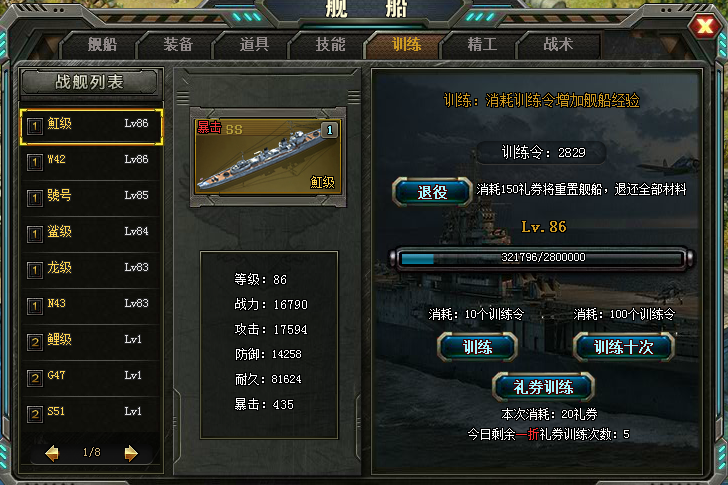The image size is (728, 485).
Task: Select the 骁号 Lv85 ship
Action: point(91,196)
